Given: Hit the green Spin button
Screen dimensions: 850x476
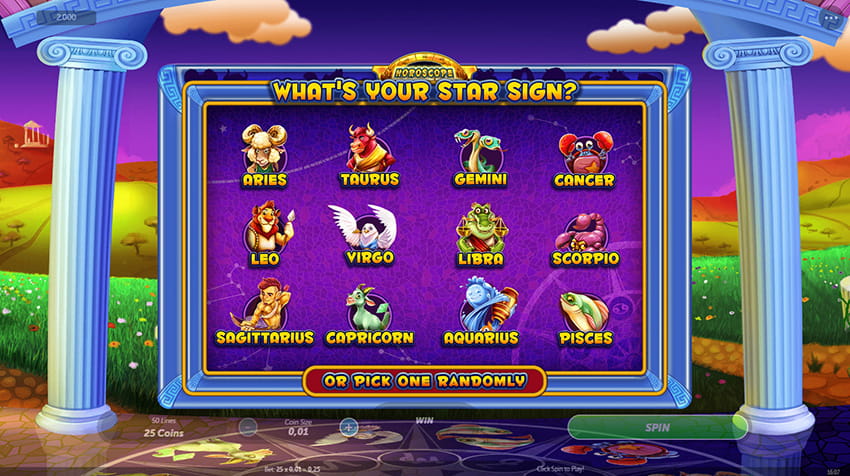Looking at the screenshot, I should click(x=657, y=427).
